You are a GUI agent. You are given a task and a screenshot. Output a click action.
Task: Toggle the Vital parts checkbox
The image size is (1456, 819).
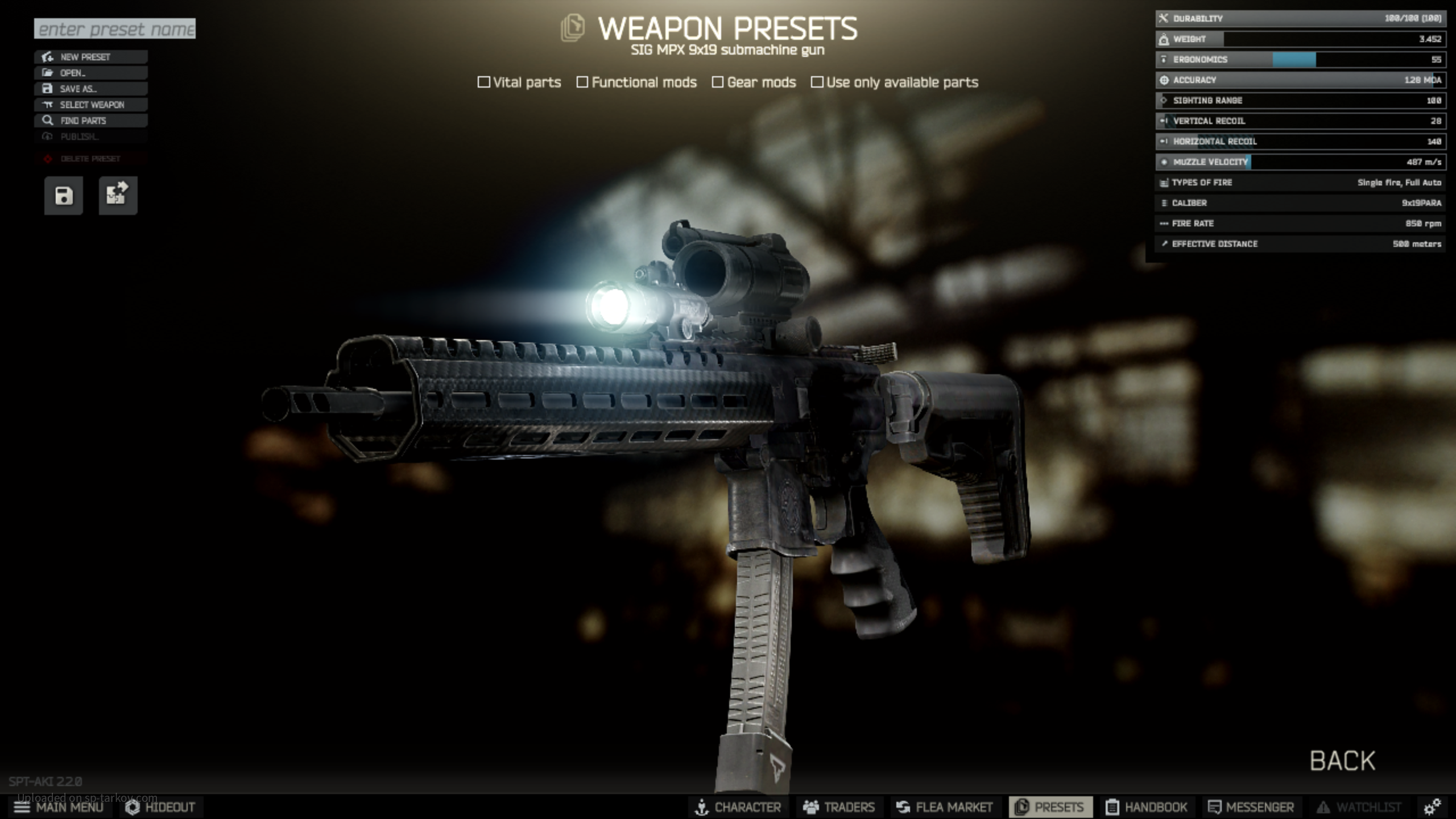coord(484,82)
